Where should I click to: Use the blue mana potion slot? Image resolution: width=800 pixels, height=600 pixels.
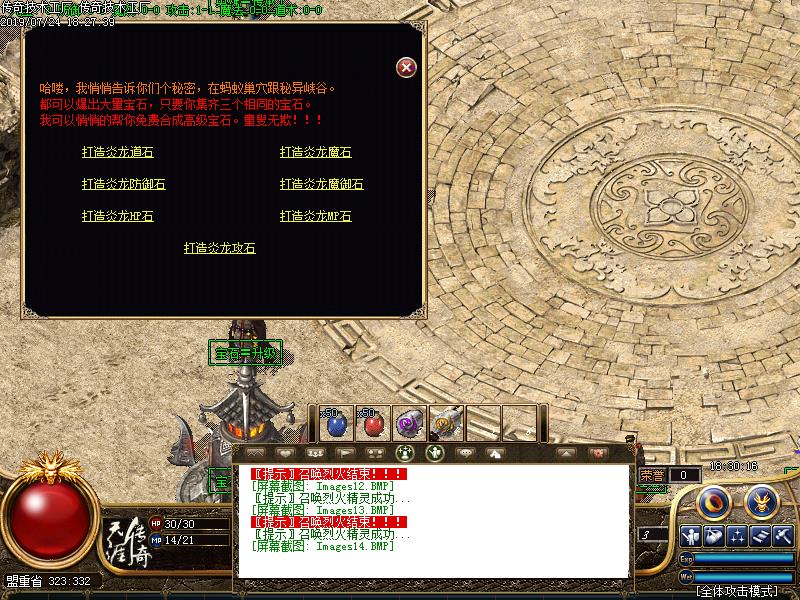[336, 423]
